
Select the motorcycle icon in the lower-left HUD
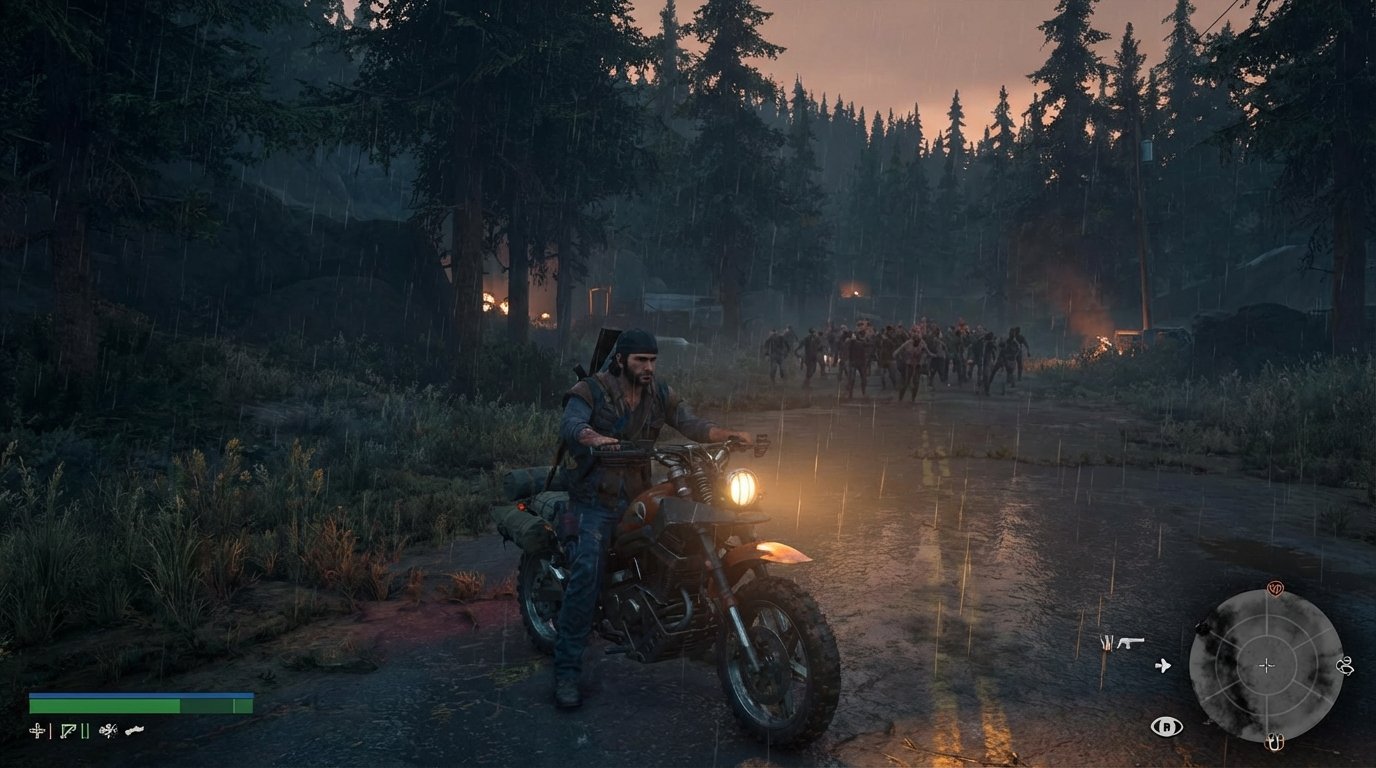[134, 730]
